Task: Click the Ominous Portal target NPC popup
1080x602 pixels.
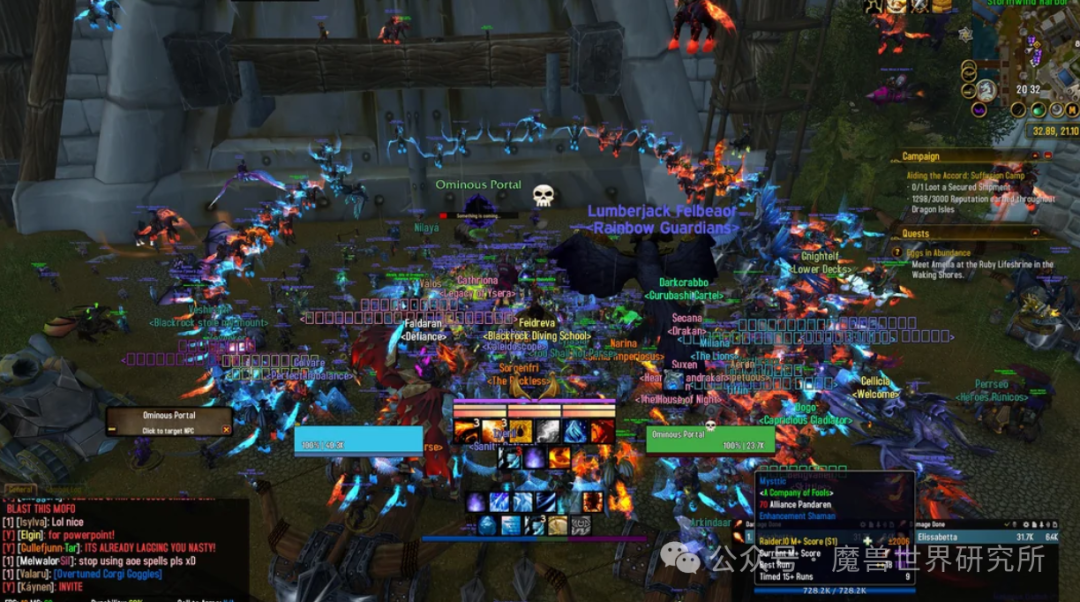Action: 168,421
